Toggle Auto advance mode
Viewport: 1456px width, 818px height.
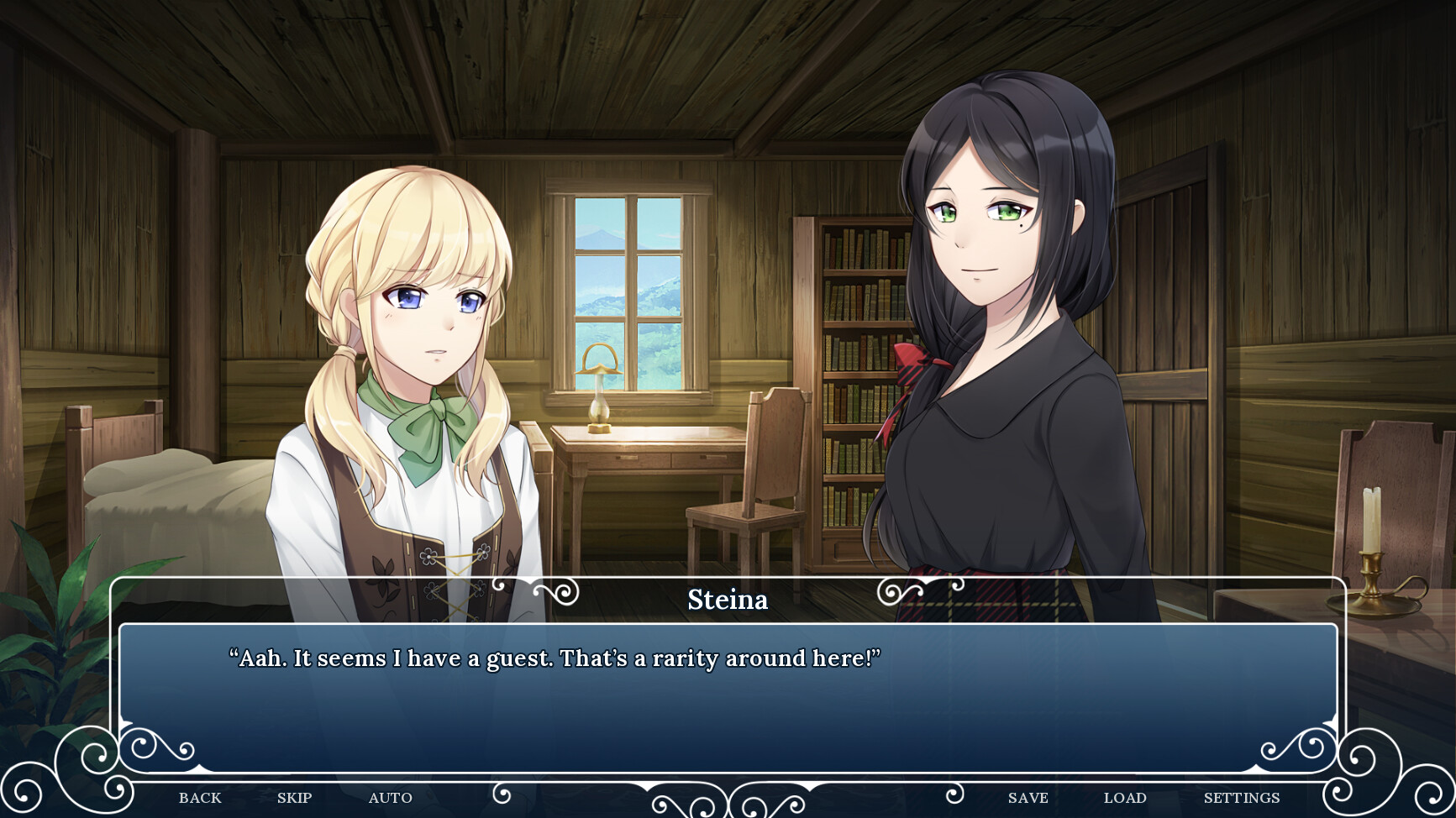(x=390, y=798)
